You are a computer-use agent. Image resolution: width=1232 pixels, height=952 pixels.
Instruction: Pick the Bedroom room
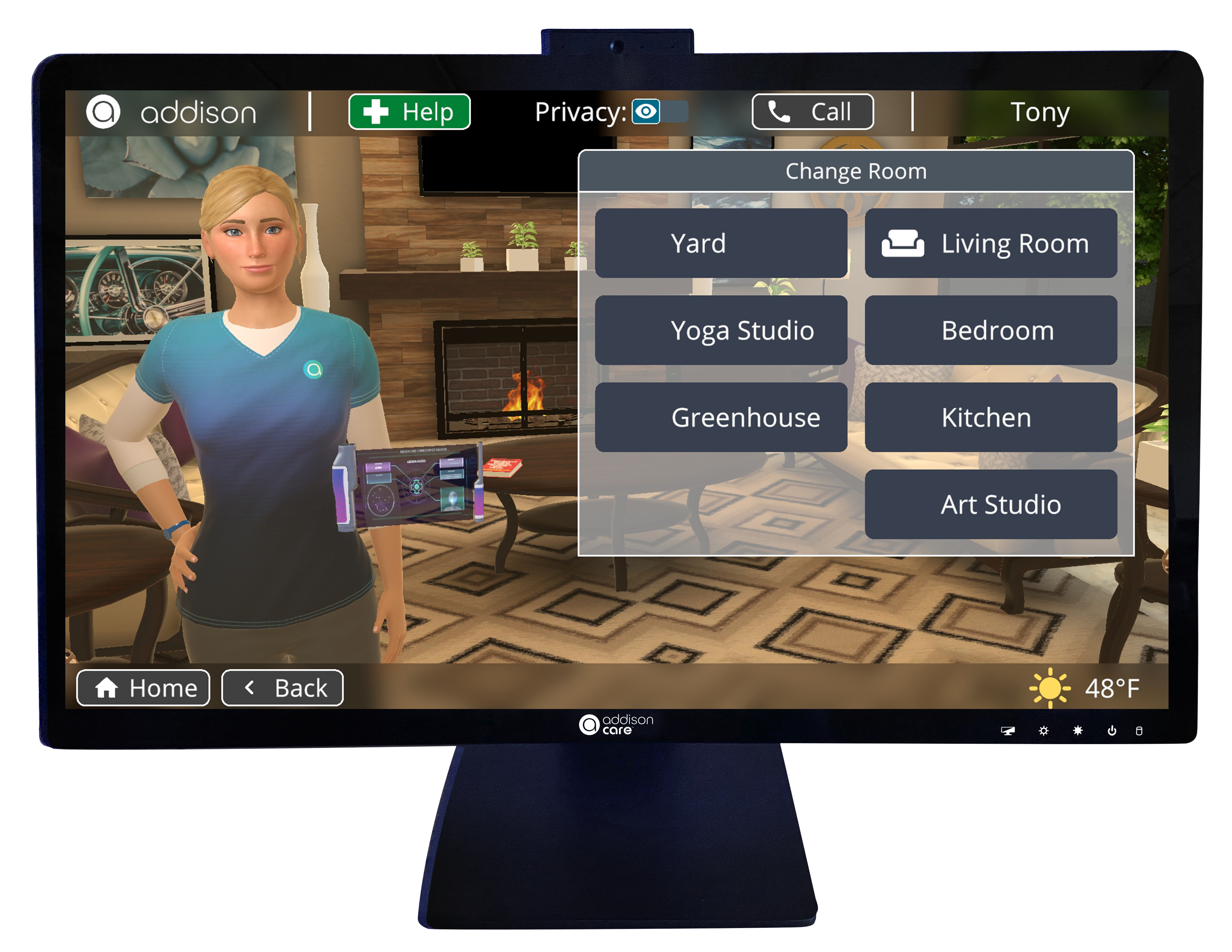(x=990, y=330)
